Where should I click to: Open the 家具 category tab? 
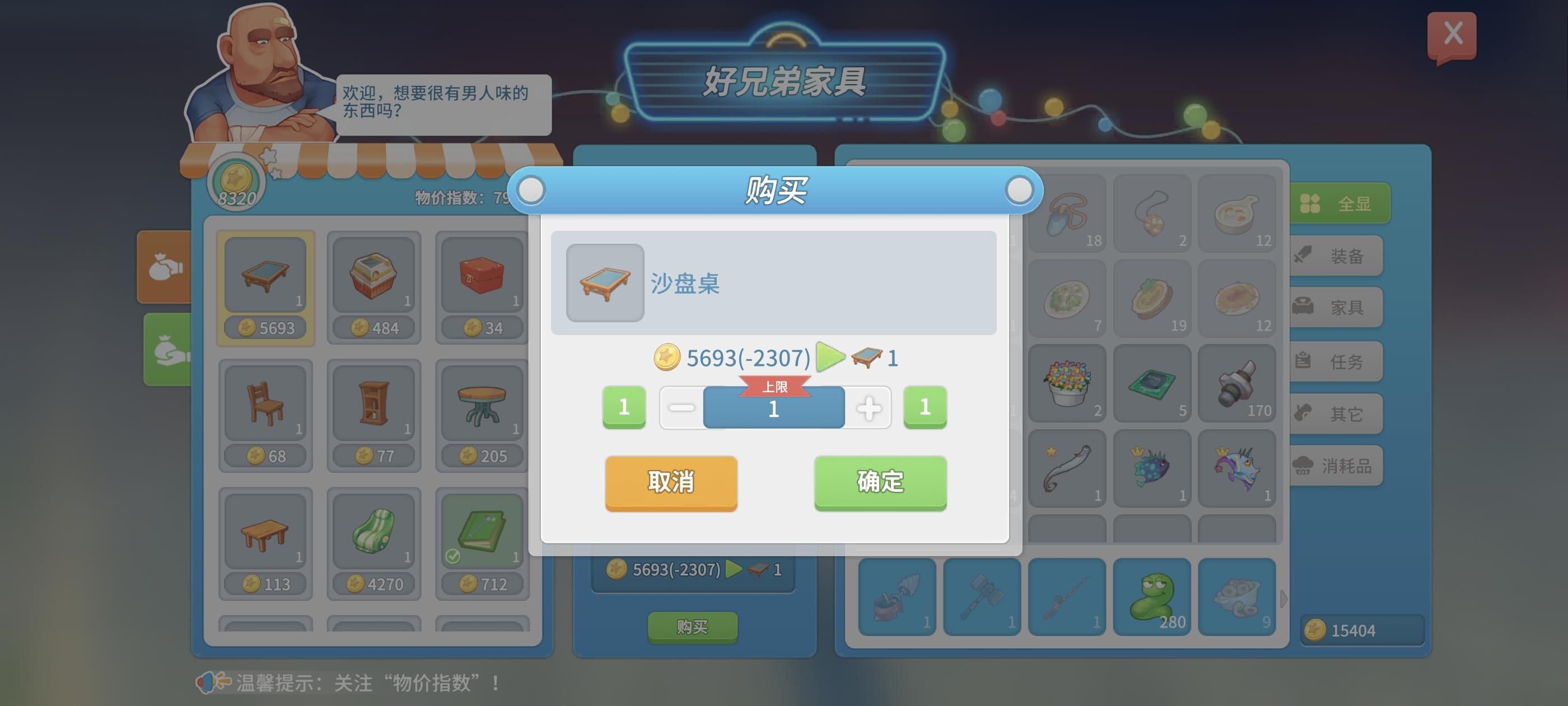click(1337, 308)
